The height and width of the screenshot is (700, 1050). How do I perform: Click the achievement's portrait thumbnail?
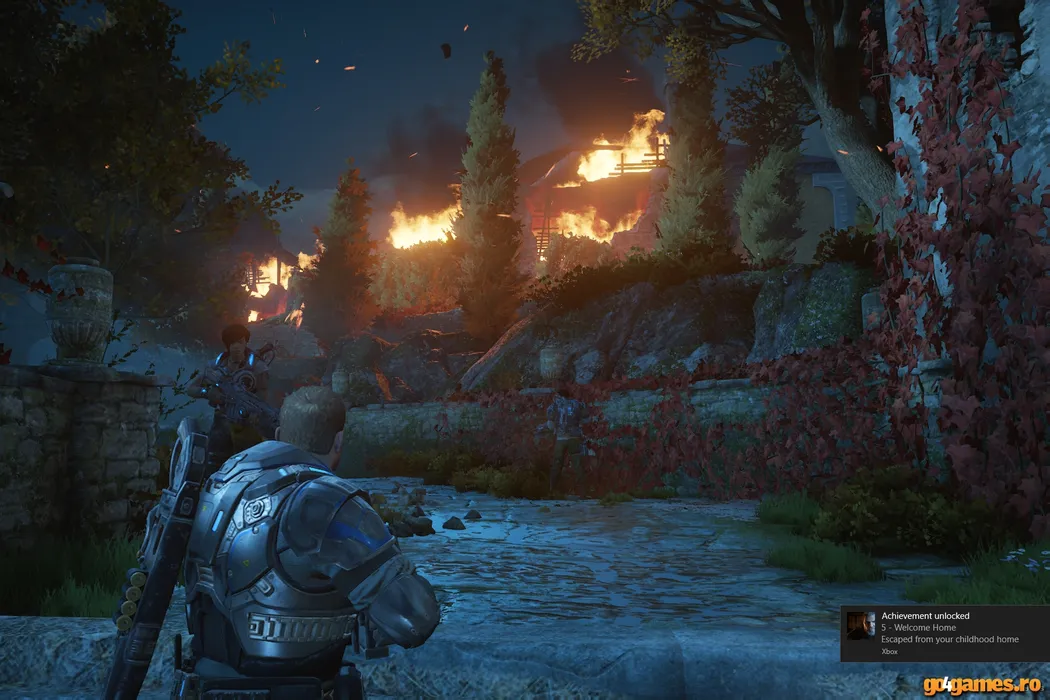(x=861, y=626)
